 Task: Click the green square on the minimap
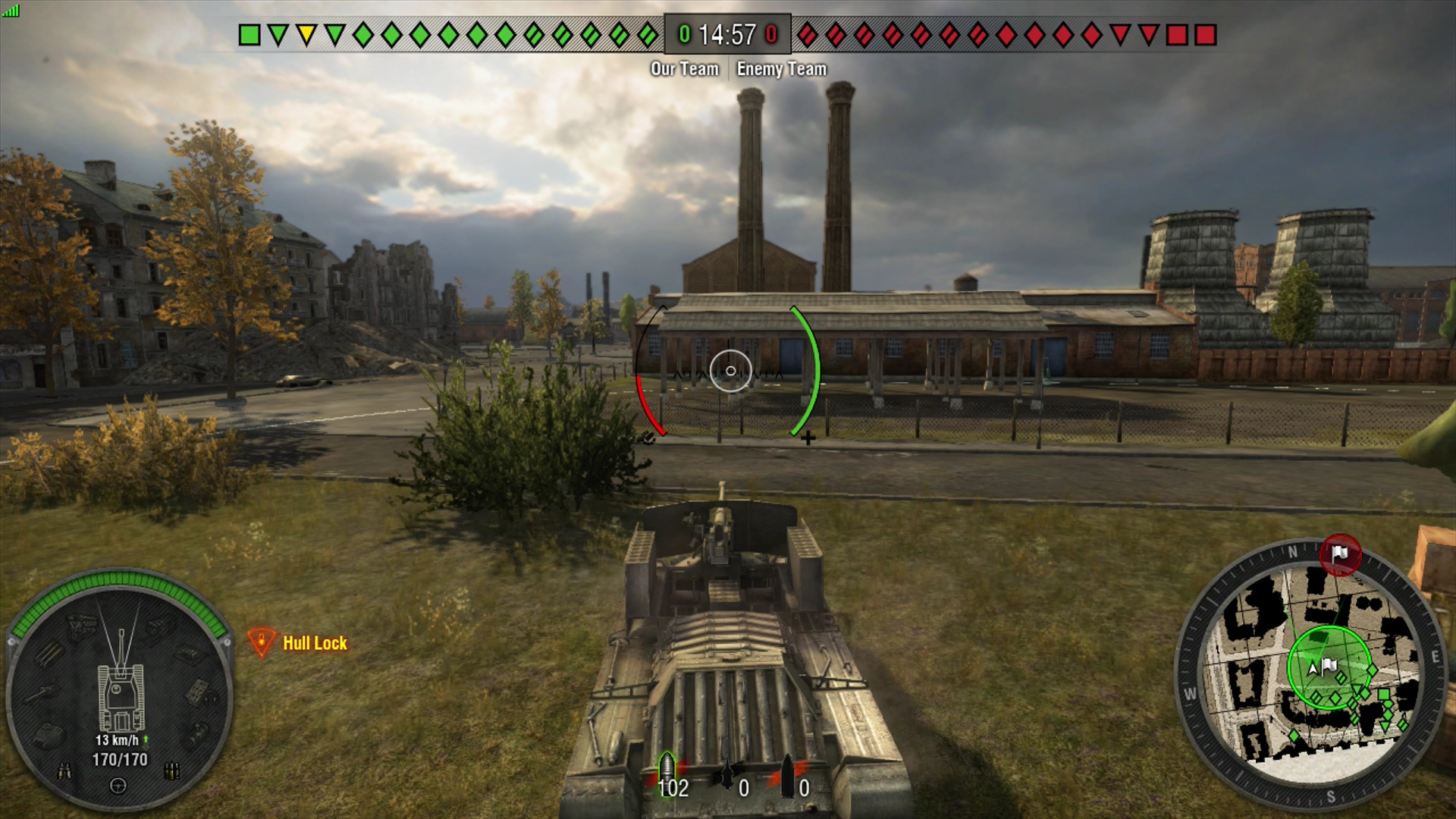coord(1383,695)
